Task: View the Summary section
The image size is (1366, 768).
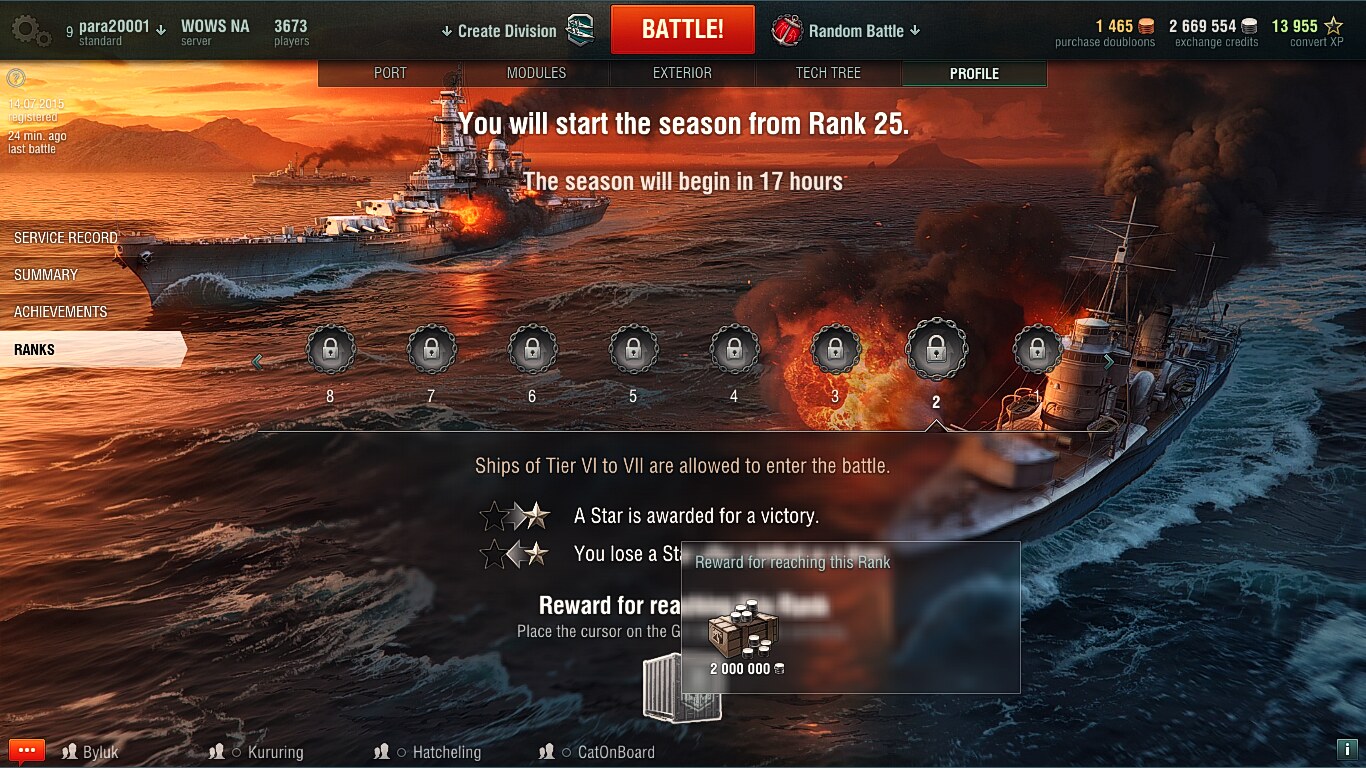Action: pos(46,275)
